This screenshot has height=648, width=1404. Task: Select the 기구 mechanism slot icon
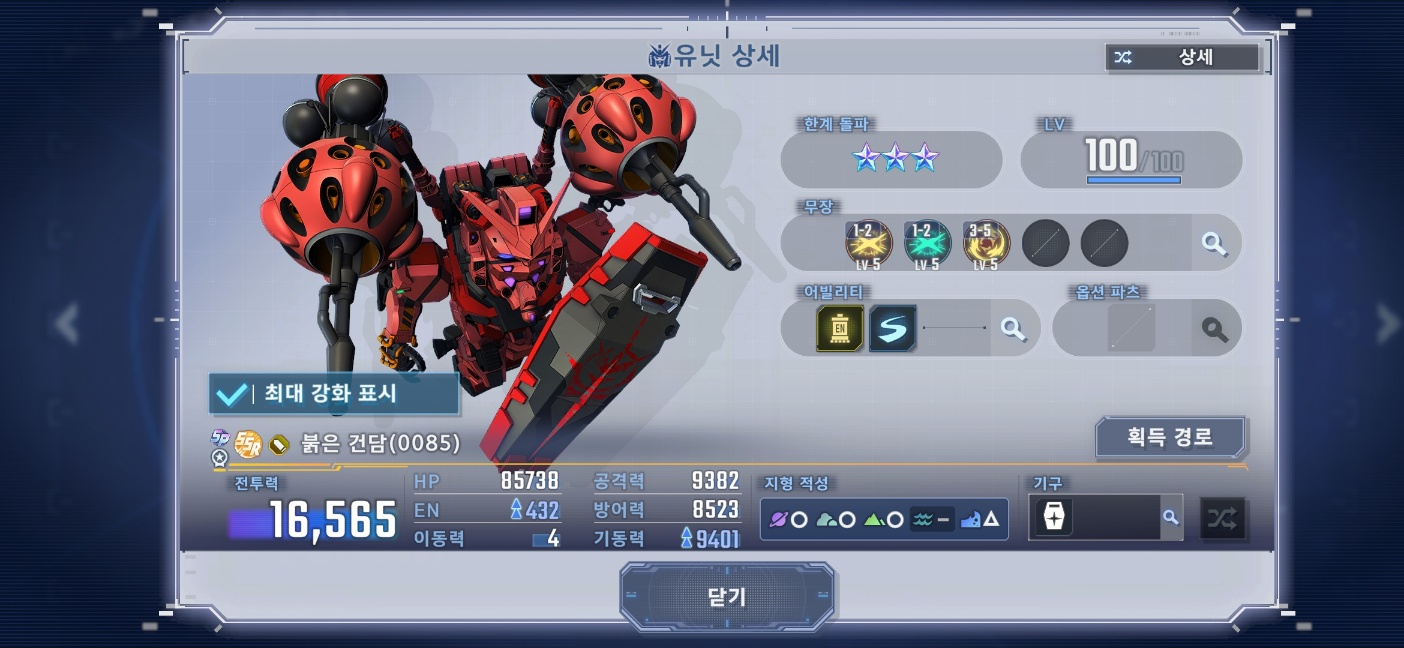(x=1054, y=517)
